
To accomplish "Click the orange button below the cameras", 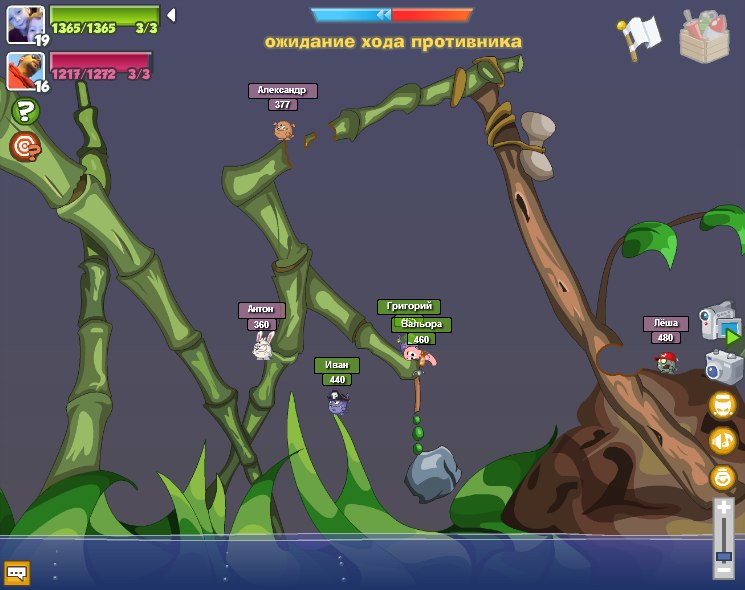I will 722,404.
